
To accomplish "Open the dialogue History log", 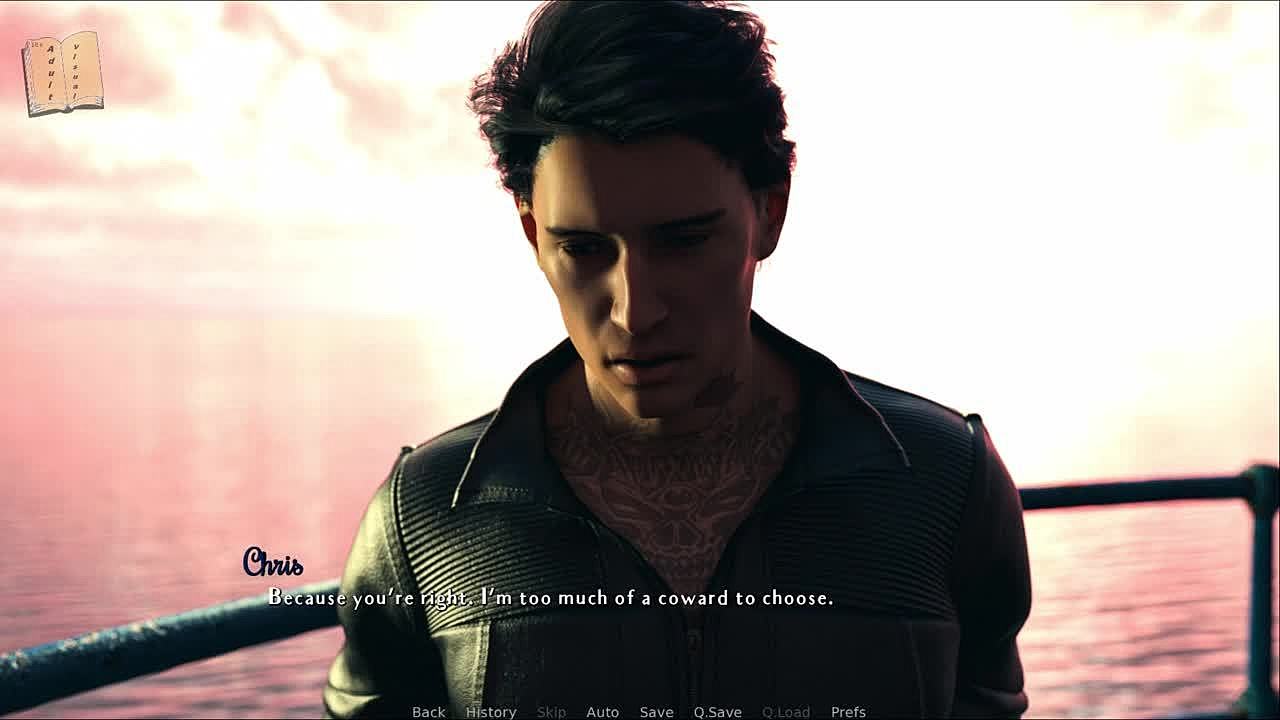I will click(491, 712).
